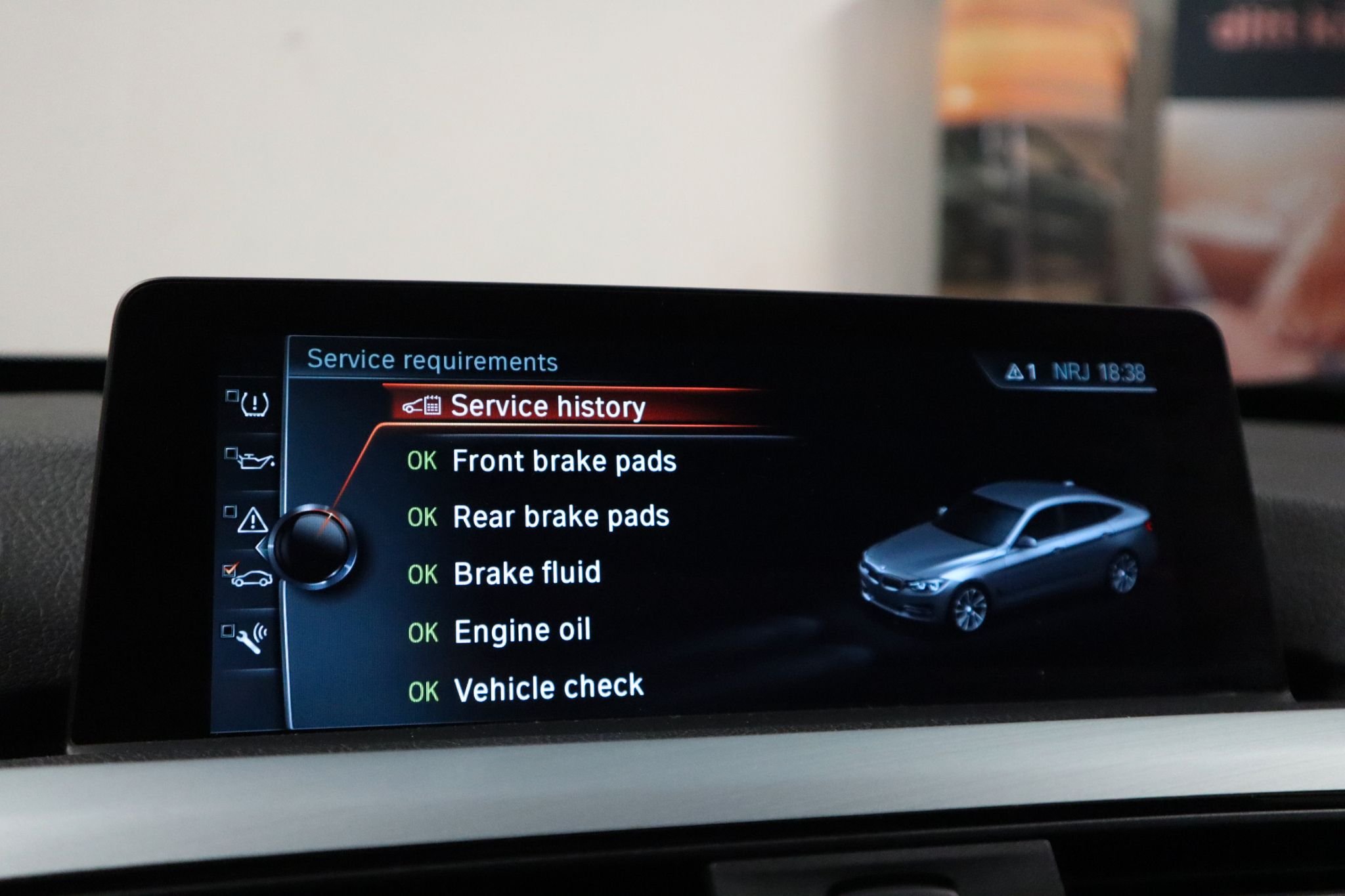This screenshot has width=1345, height=896.
Task: Select the Front brake pads row
Action: [563, 461]
